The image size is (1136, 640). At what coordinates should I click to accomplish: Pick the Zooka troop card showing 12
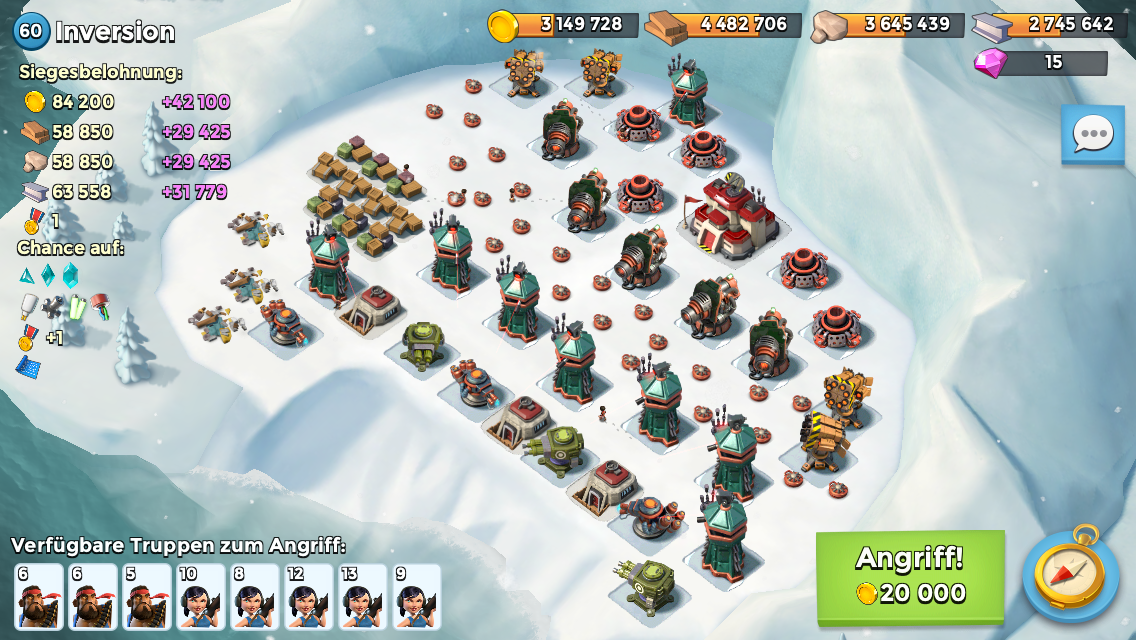(x=309, y=597)
